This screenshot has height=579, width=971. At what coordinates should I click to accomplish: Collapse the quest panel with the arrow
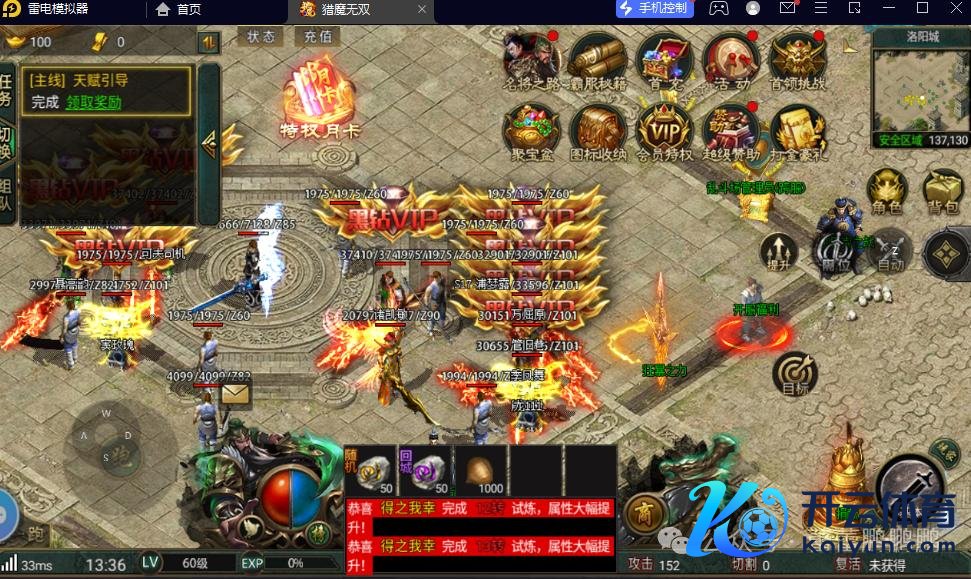click(x=209, y=143)
